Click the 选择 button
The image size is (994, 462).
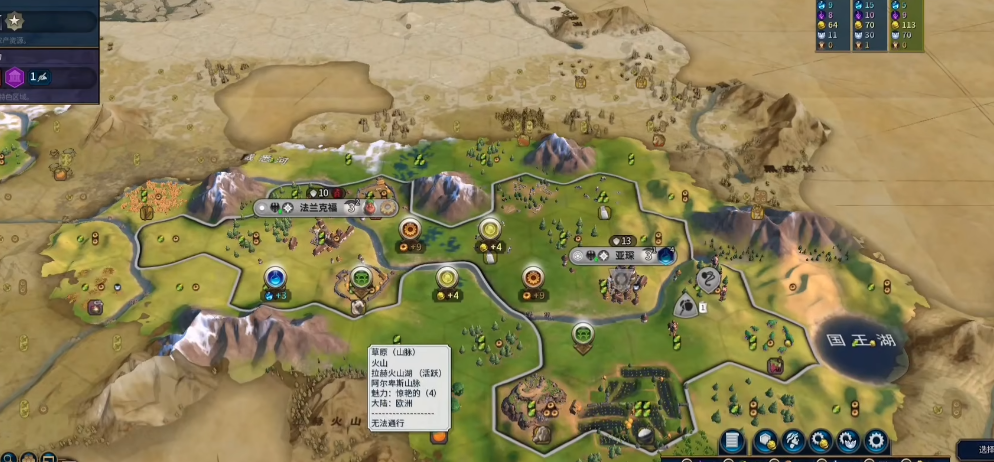point(980,450)
